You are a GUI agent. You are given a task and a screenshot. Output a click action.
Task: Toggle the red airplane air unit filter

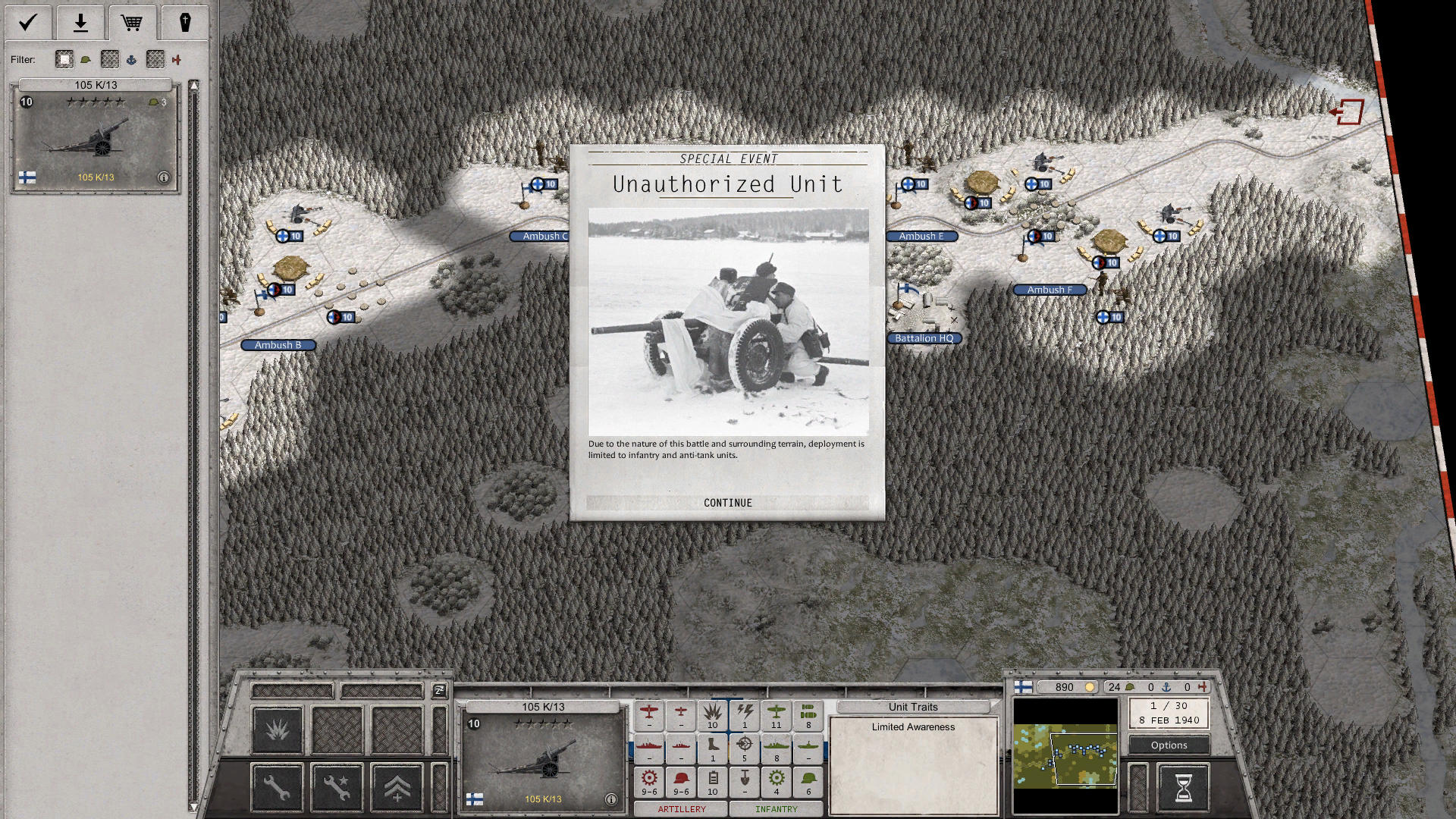pos(177,59)
